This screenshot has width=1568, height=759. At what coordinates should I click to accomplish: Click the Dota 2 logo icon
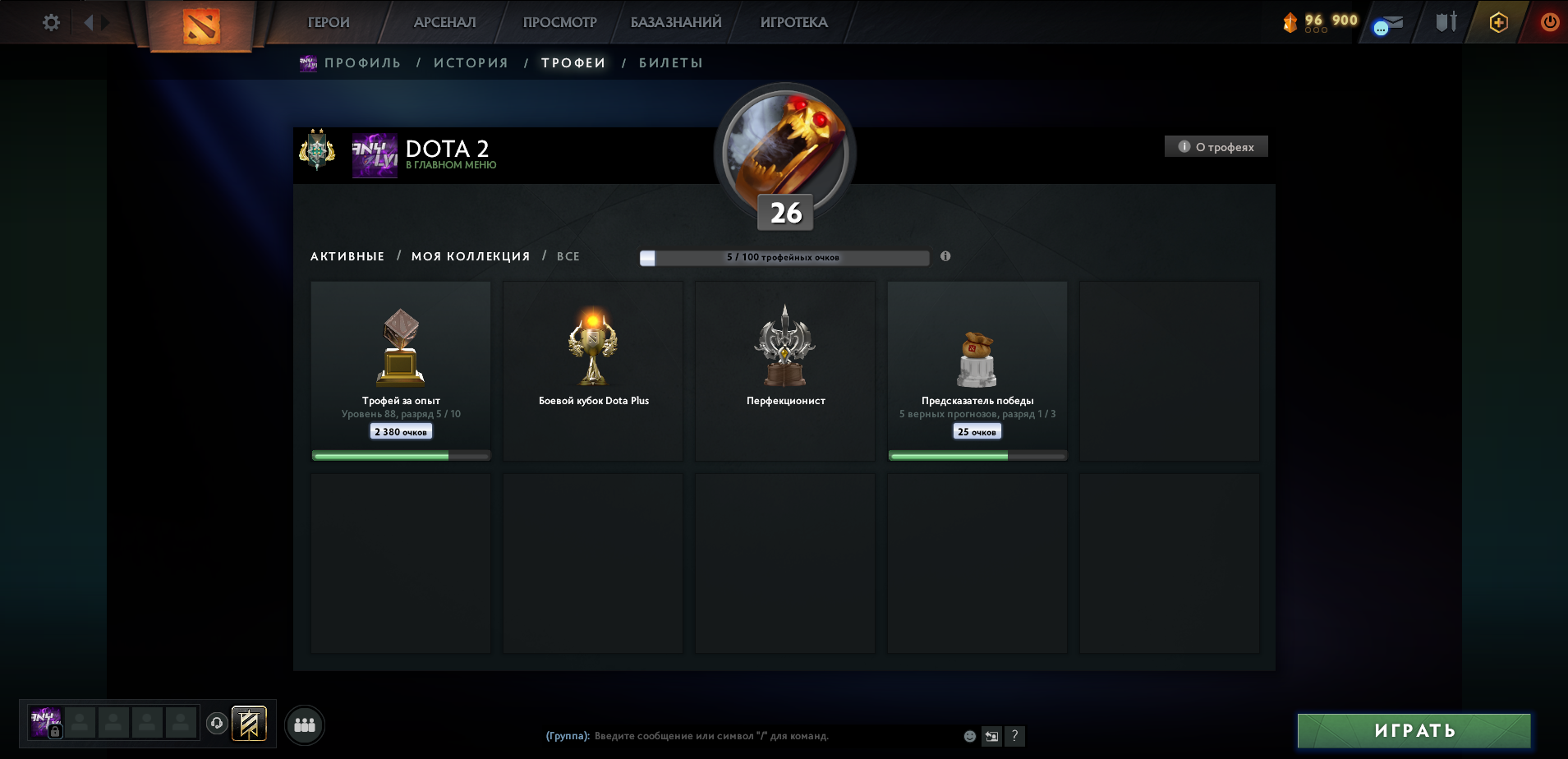coord(200,22)
